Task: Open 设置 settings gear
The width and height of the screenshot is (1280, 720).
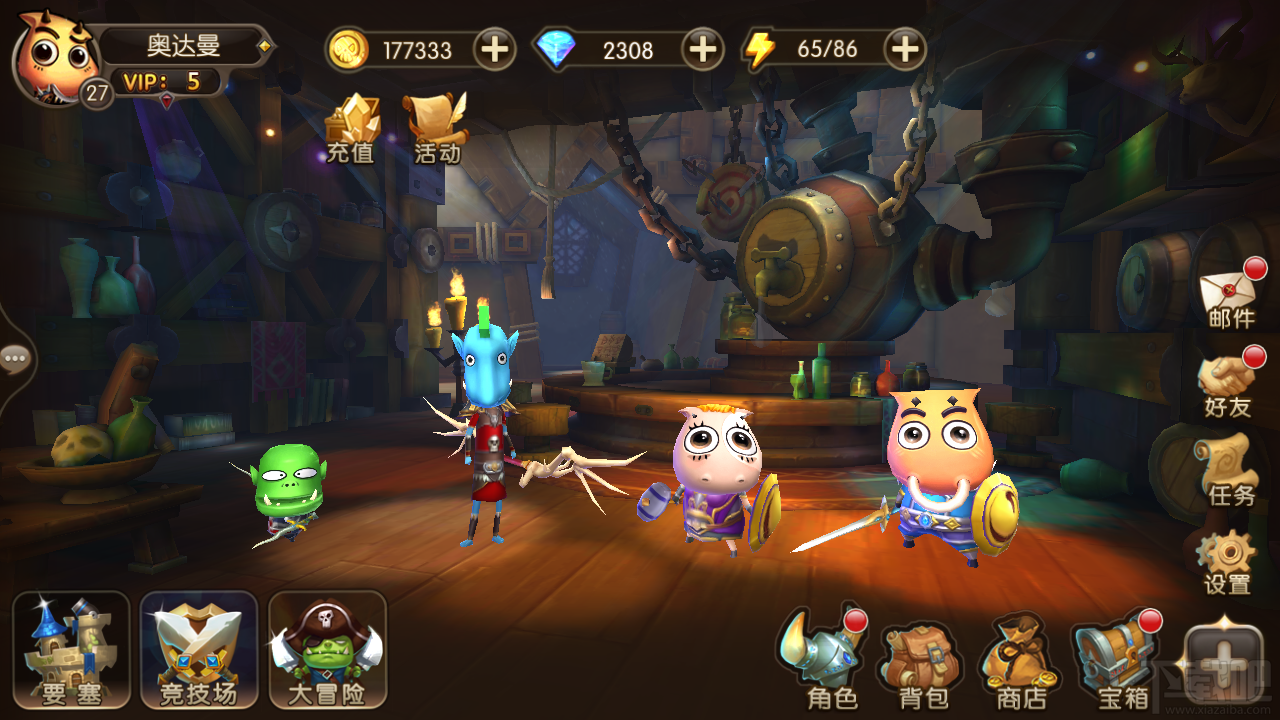Action: [1227, 561]
